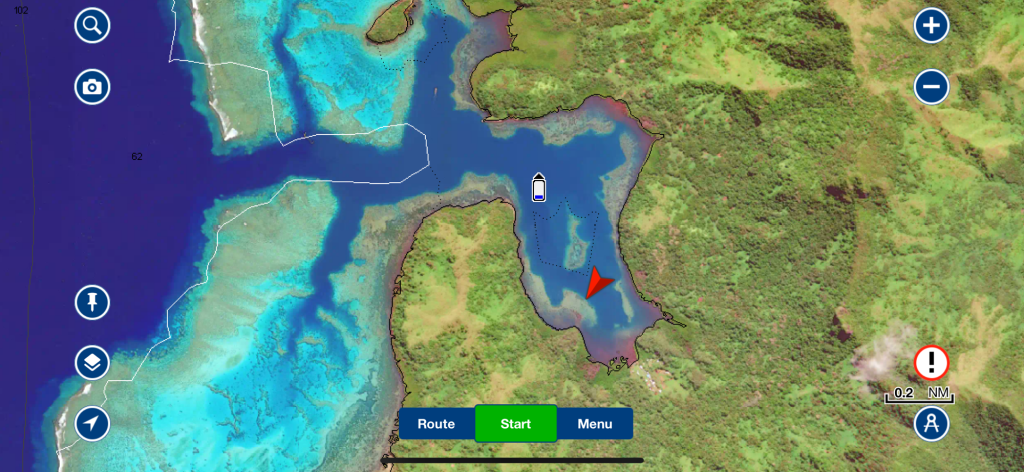Hit the green Start button
This screenshot has height=472, width=1024.
515,424
